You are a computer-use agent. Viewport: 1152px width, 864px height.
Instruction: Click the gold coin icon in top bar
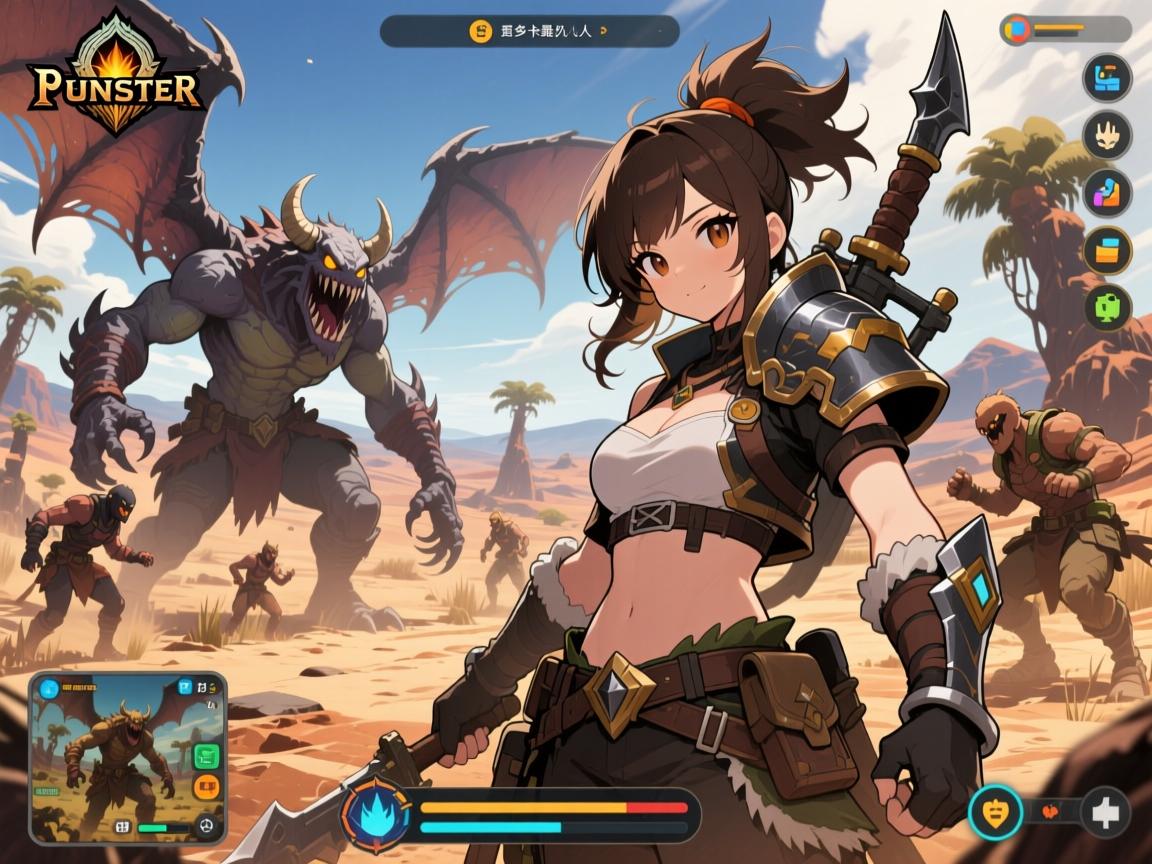pos(480,31)
